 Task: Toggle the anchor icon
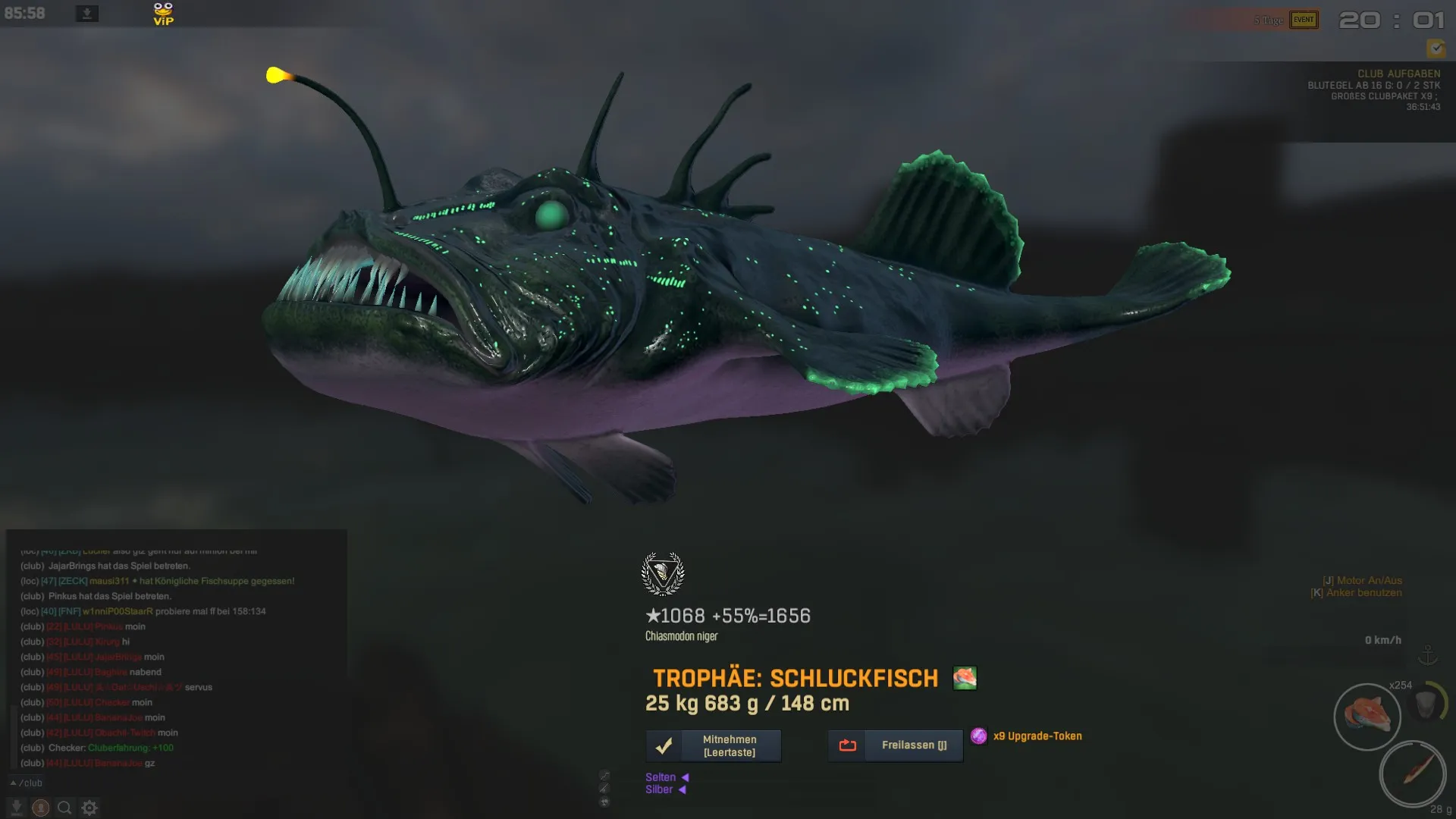[1428, 654]
